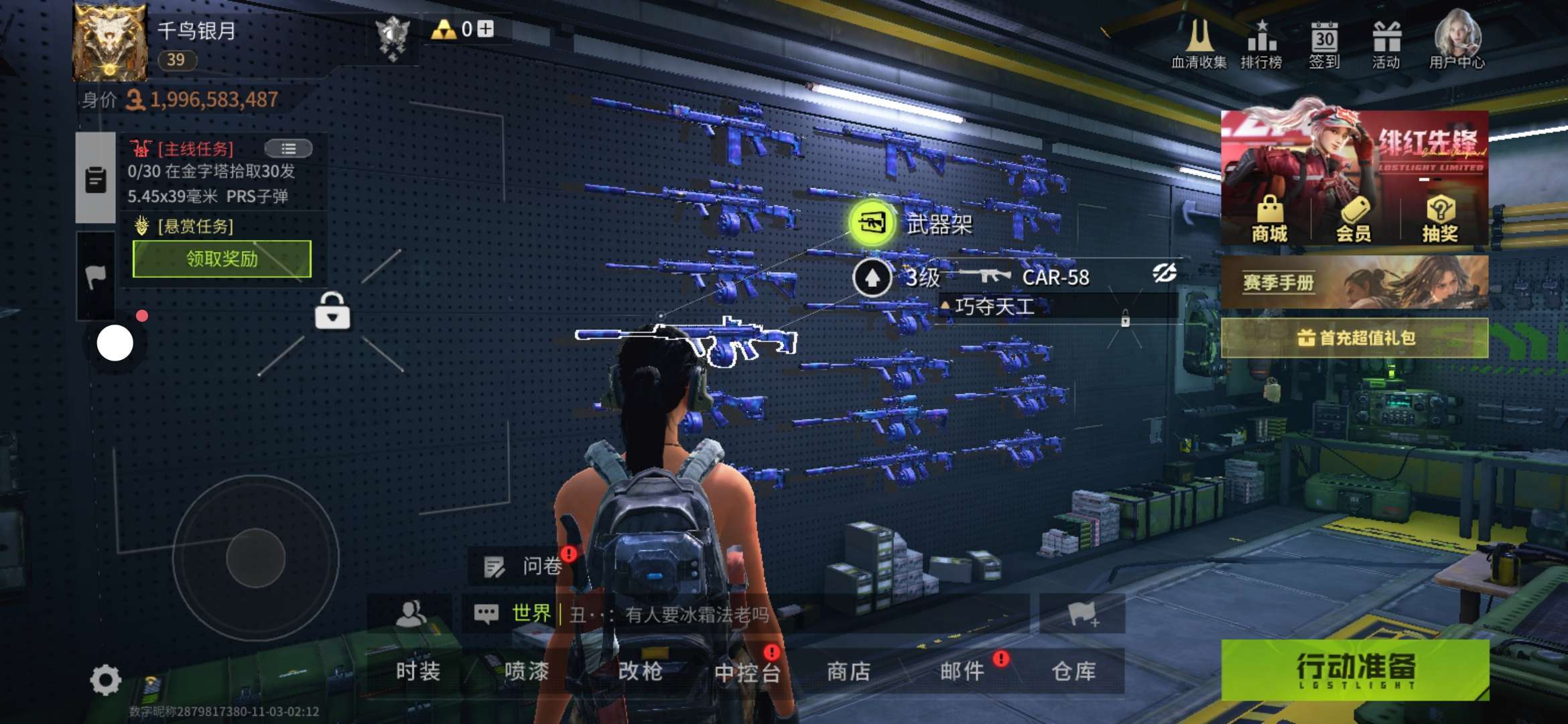Open the 商城 mall shortcut

1269,219
